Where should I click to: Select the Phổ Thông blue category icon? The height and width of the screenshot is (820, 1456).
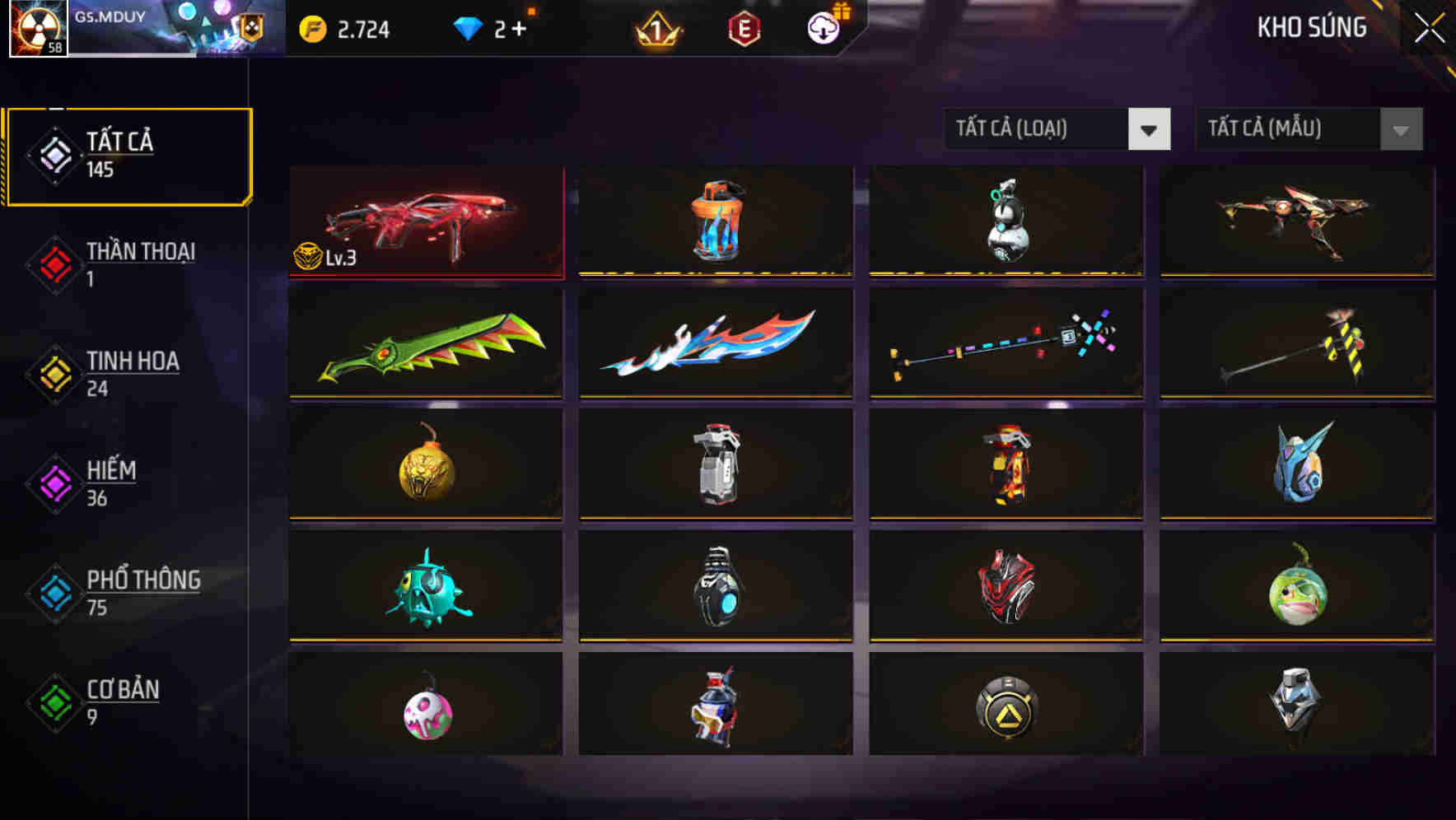tap(54, 593)
